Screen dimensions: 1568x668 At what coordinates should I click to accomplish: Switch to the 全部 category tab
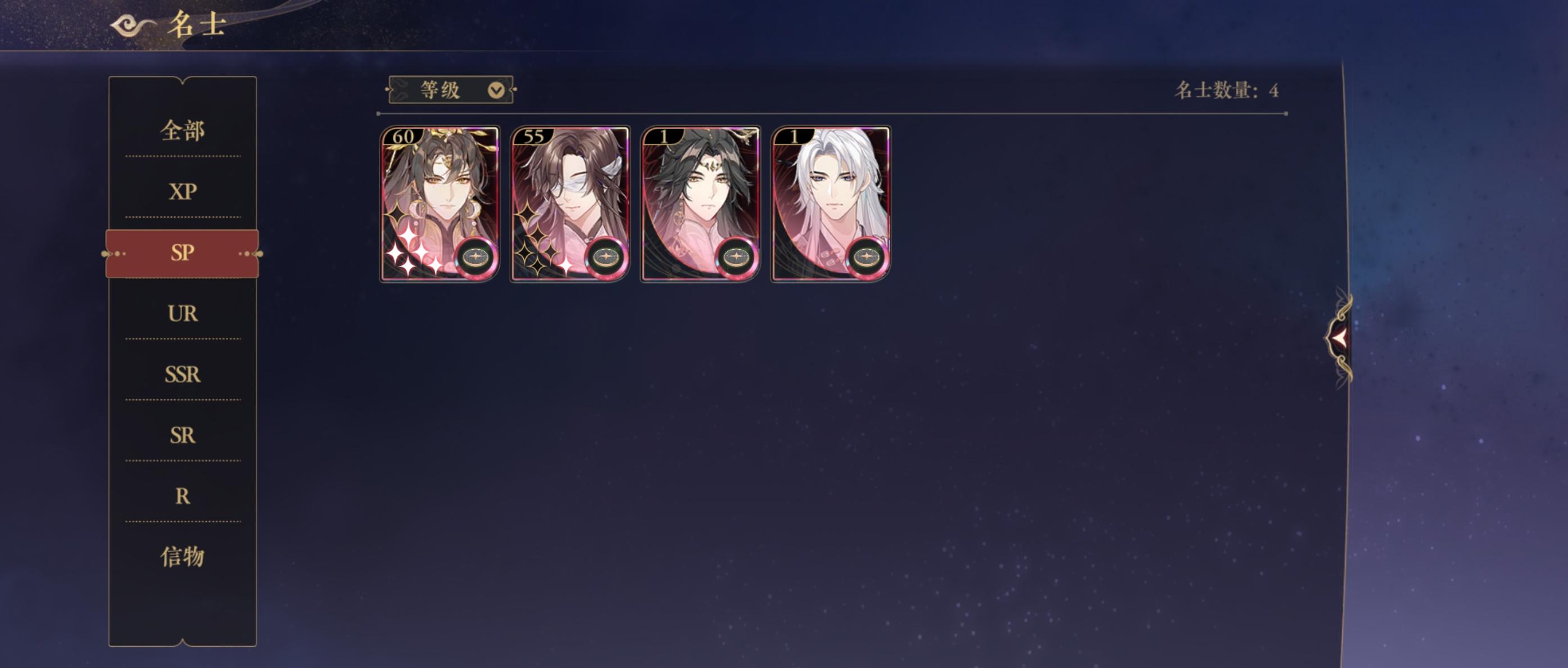183,131
